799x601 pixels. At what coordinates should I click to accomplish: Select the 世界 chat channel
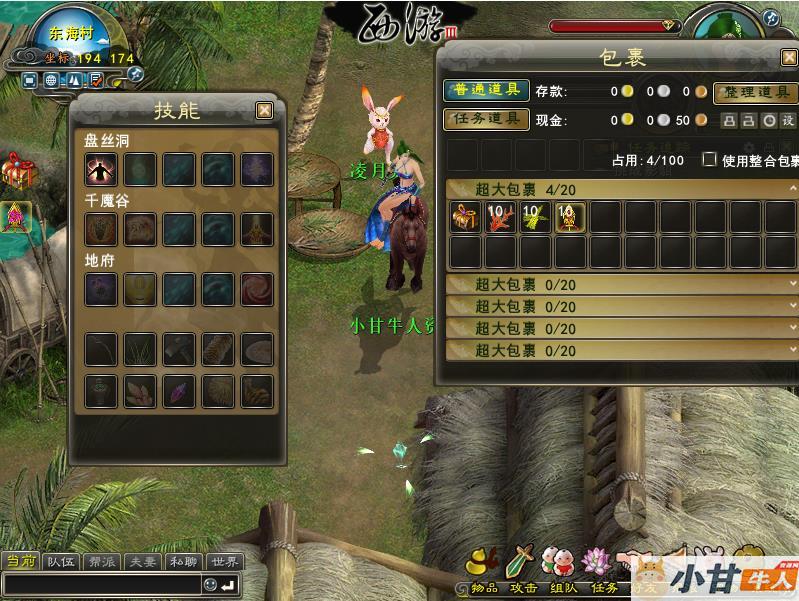(x=226, y=562)
